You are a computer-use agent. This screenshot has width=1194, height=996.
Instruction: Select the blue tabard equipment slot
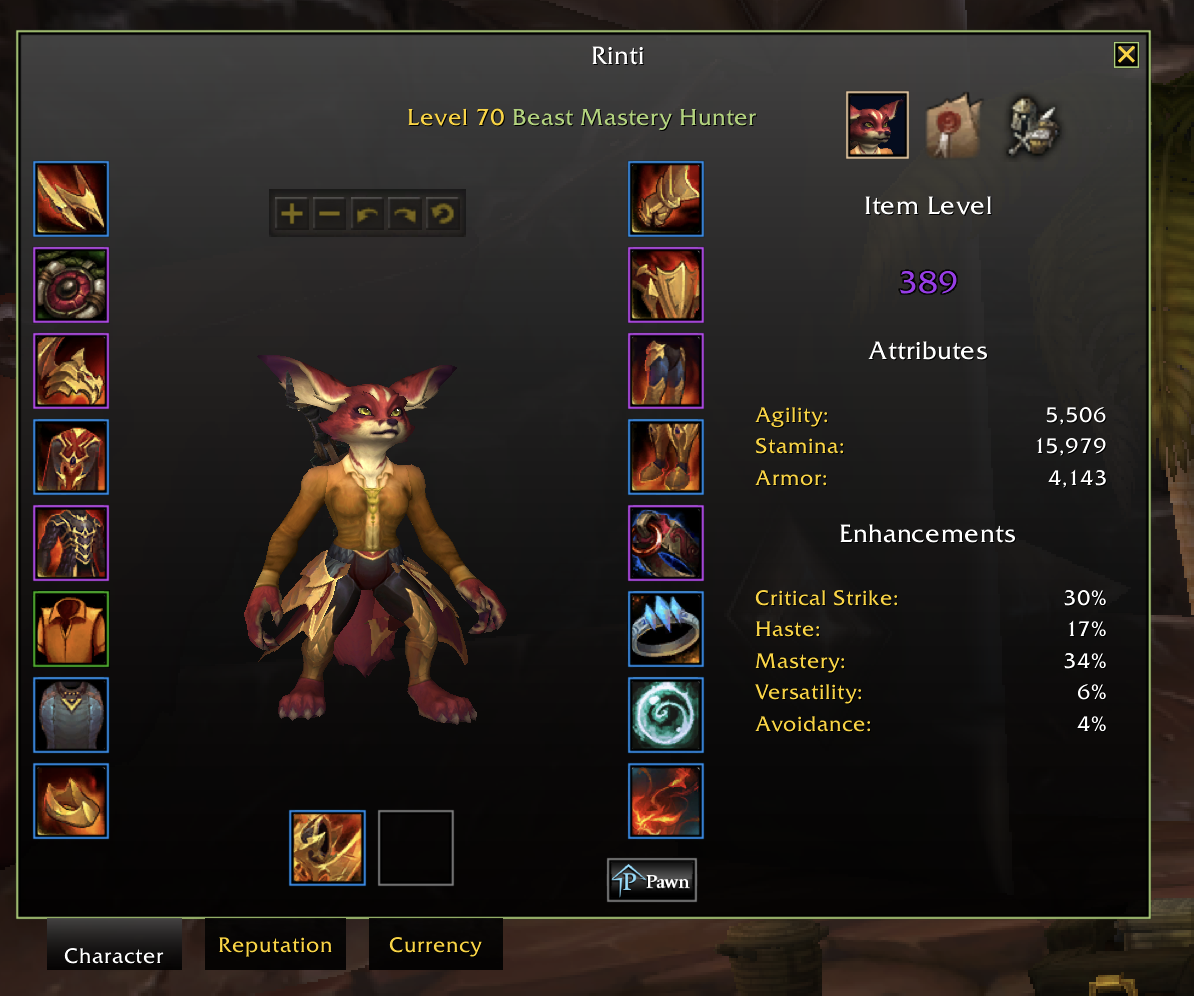[x=71, y=715]
